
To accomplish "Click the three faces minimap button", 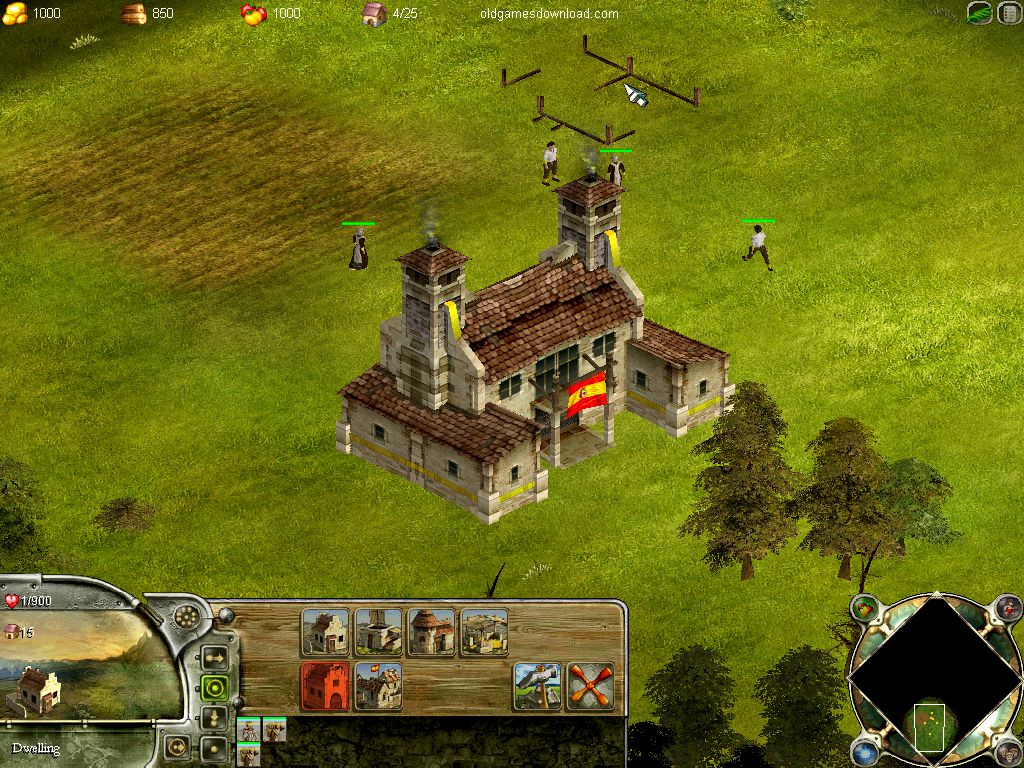I will [1008, 752].
